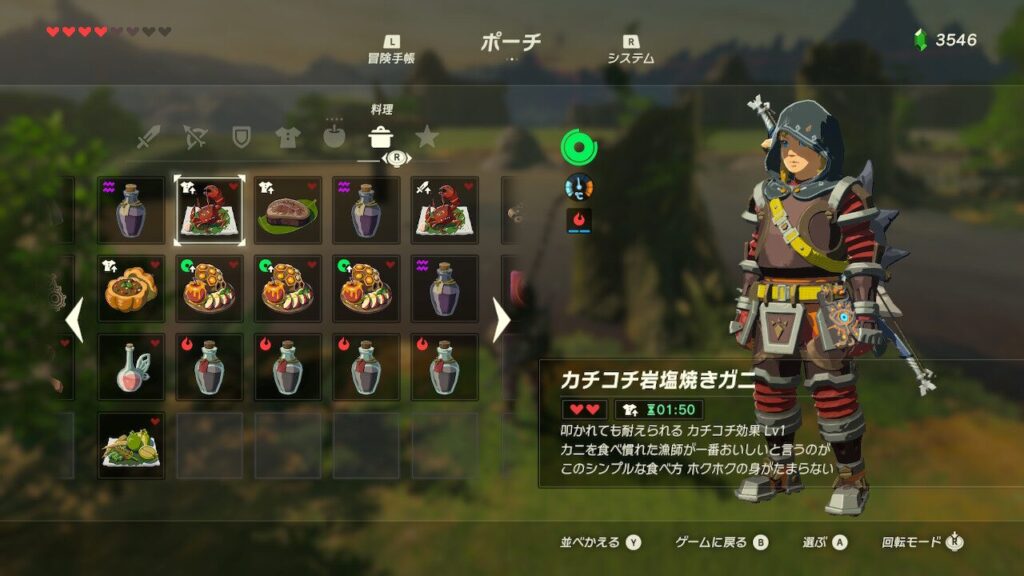This screenshot has width=1024, height=576.
Task: Select the cooking pot food tab
Action: 380,138
